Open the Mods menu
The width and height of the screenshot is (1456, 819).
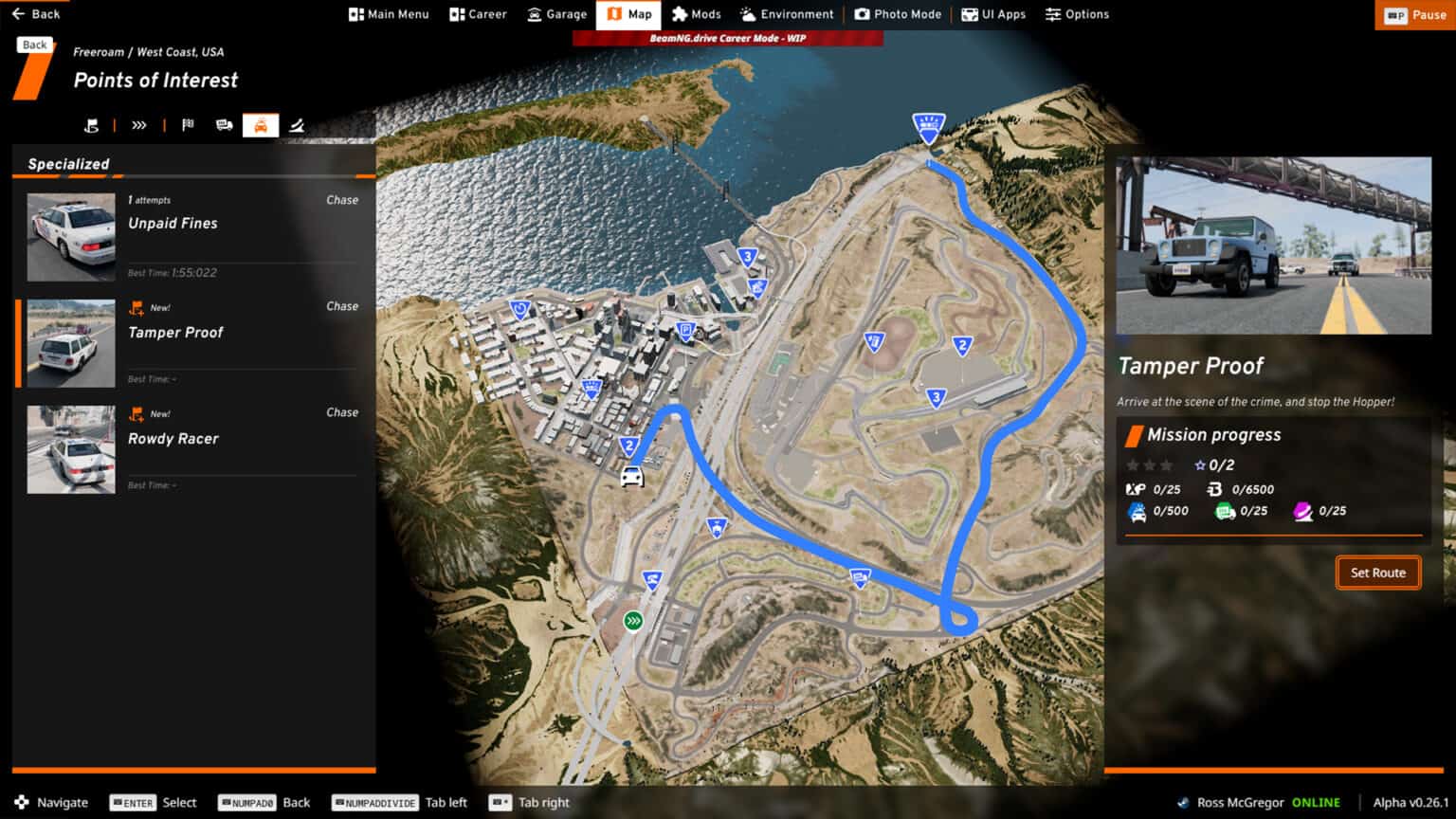point(696,14)
